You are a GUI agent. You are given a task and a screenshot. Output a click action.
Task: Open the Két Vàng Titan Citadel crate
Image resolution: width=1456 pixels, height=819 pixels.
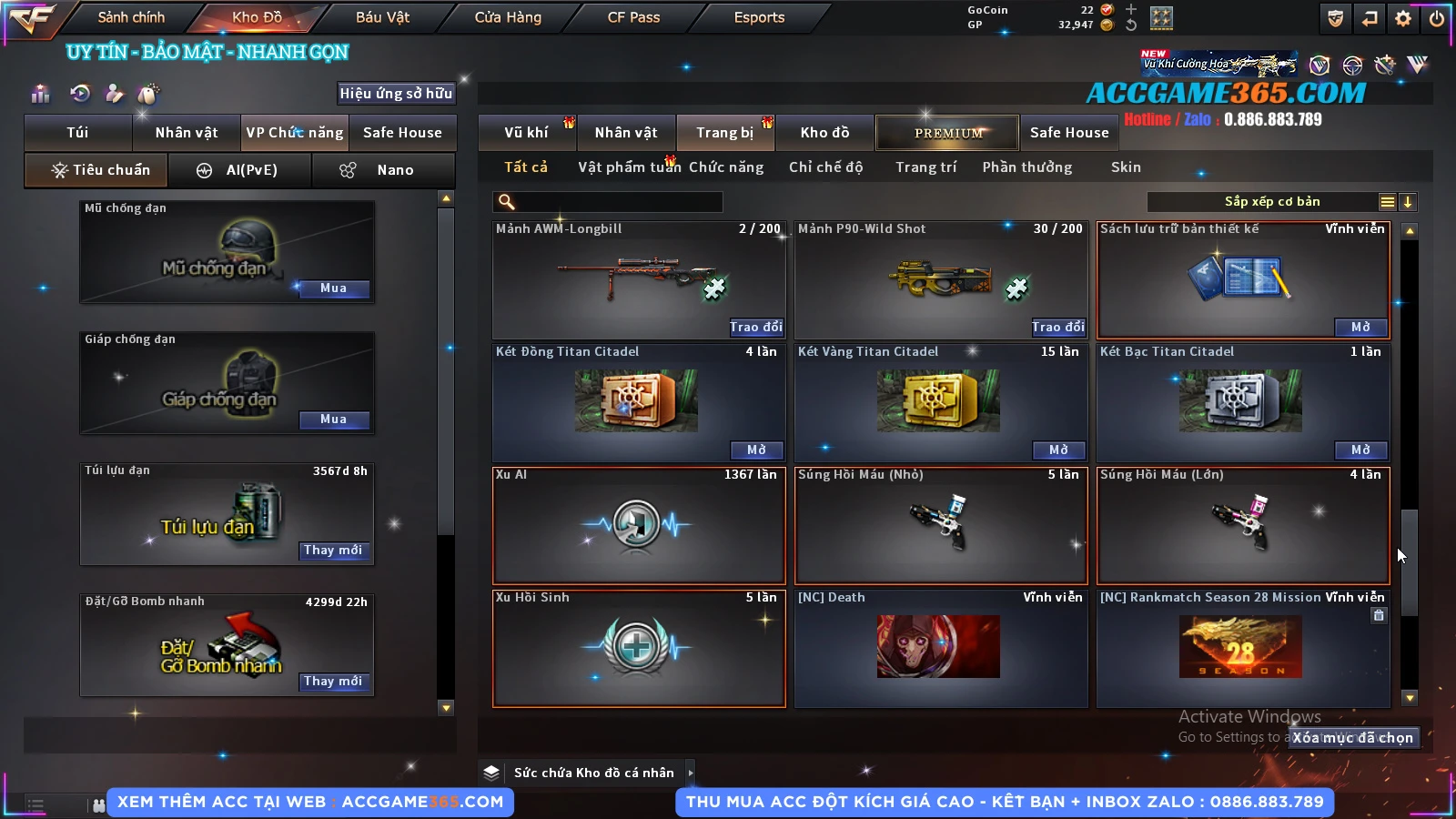click(1058, 450)
